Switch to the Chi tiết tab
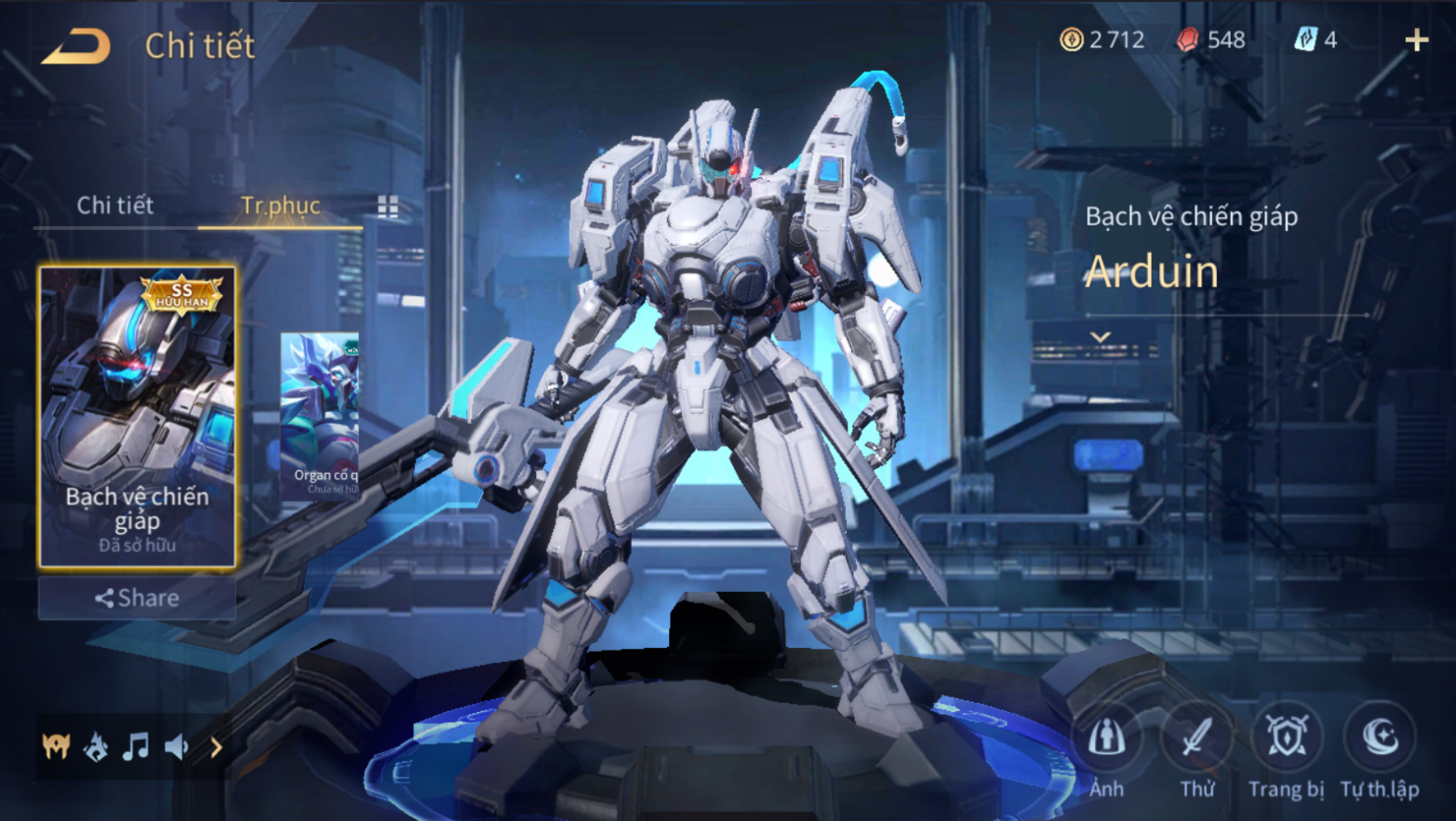This screenshot has height=821, width=1456. [115, 206]
